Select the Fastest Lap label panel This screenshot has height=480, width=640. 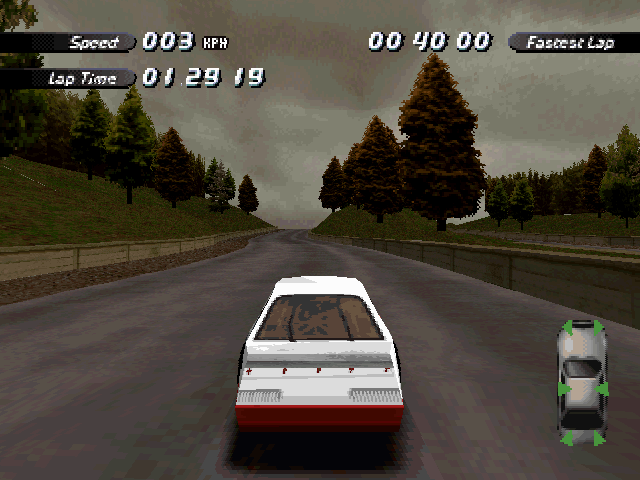click(572, 42)
